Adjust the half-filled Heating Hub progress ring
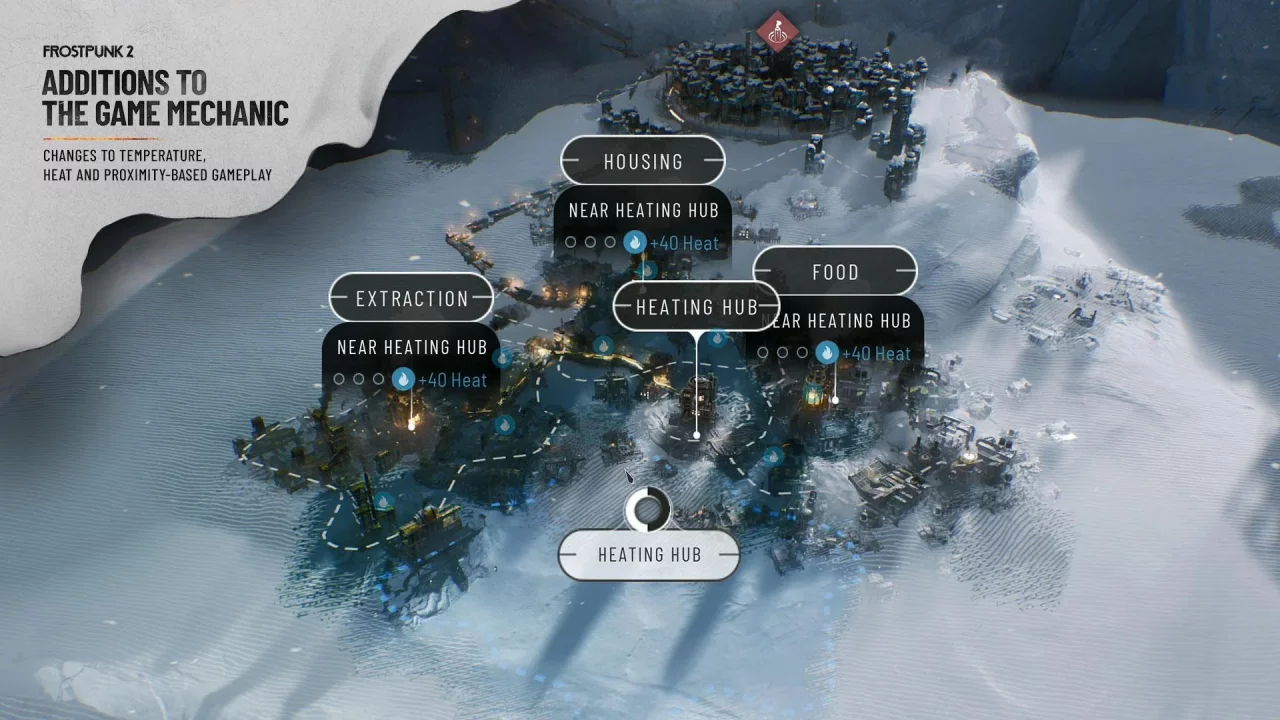 (649, 509)
